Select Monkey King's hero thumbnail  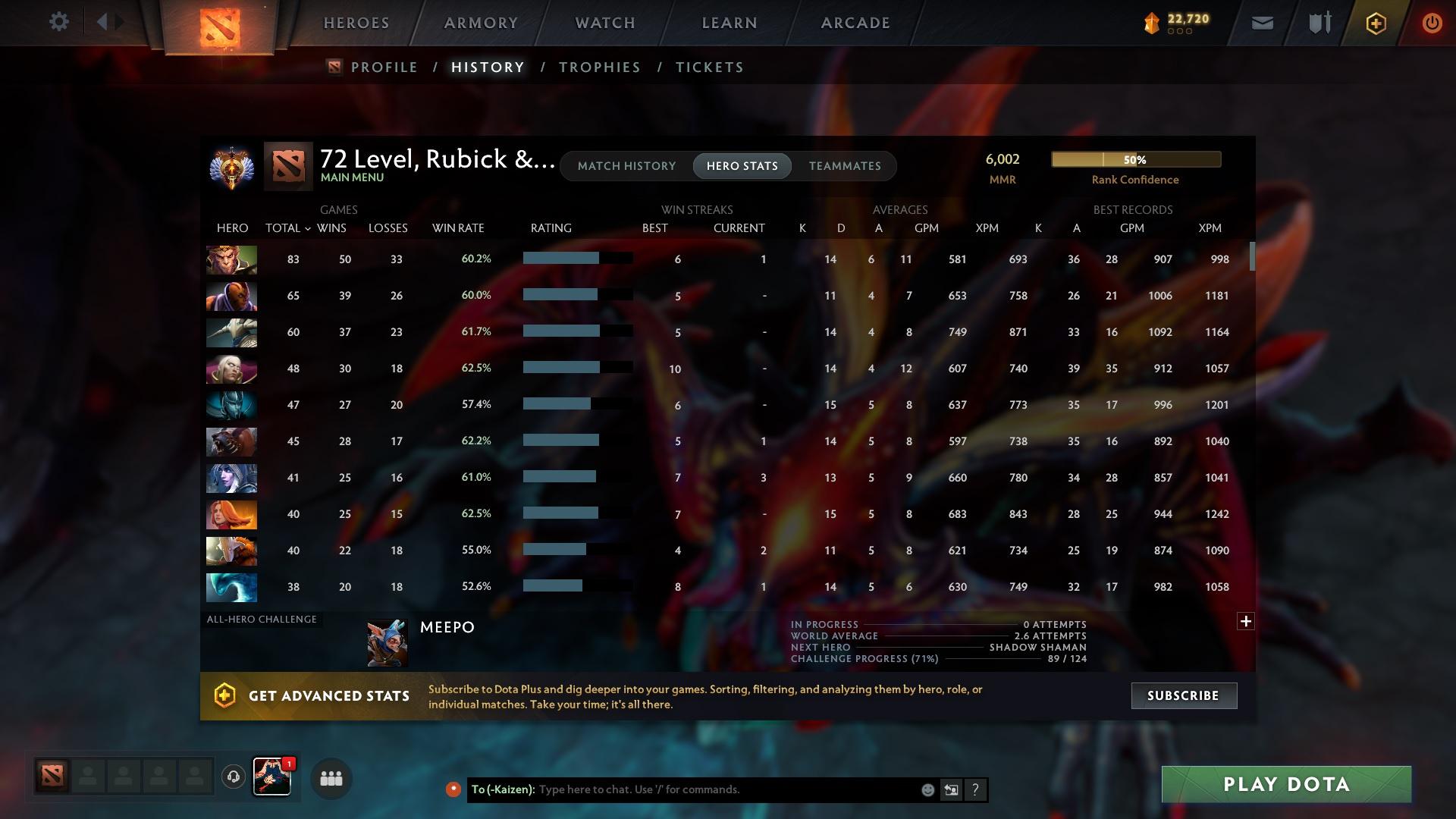[231, 259]
